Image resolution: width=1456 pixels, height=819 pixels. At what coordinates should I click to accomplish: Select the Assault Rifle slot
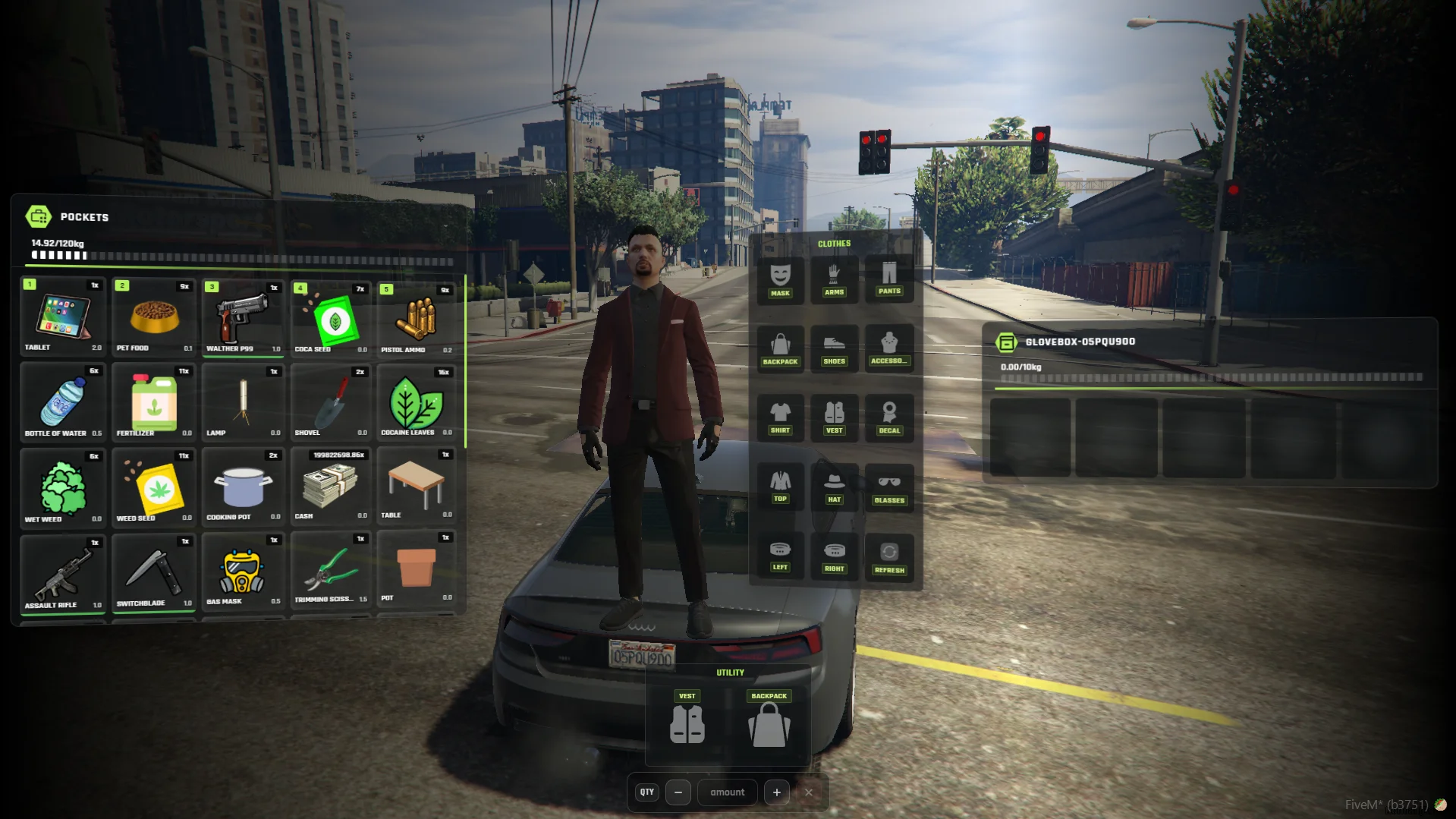(x=63, y=573)
